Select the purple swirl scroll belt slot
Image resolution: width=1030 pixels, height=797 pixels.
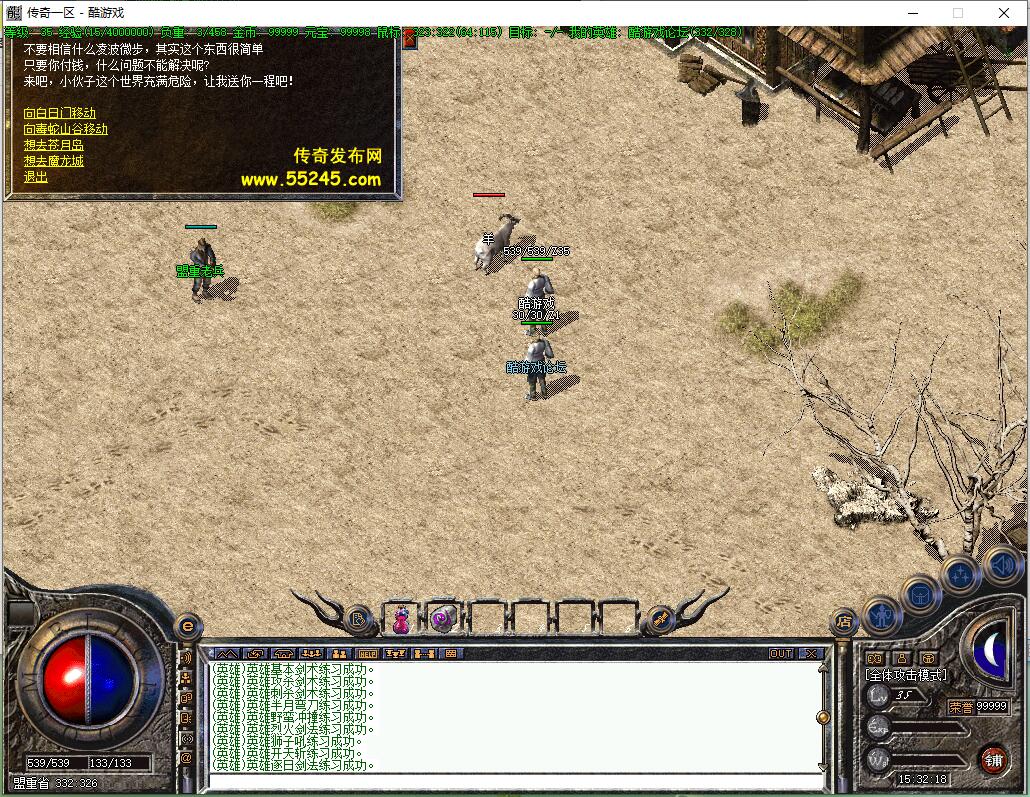point(443,620)
